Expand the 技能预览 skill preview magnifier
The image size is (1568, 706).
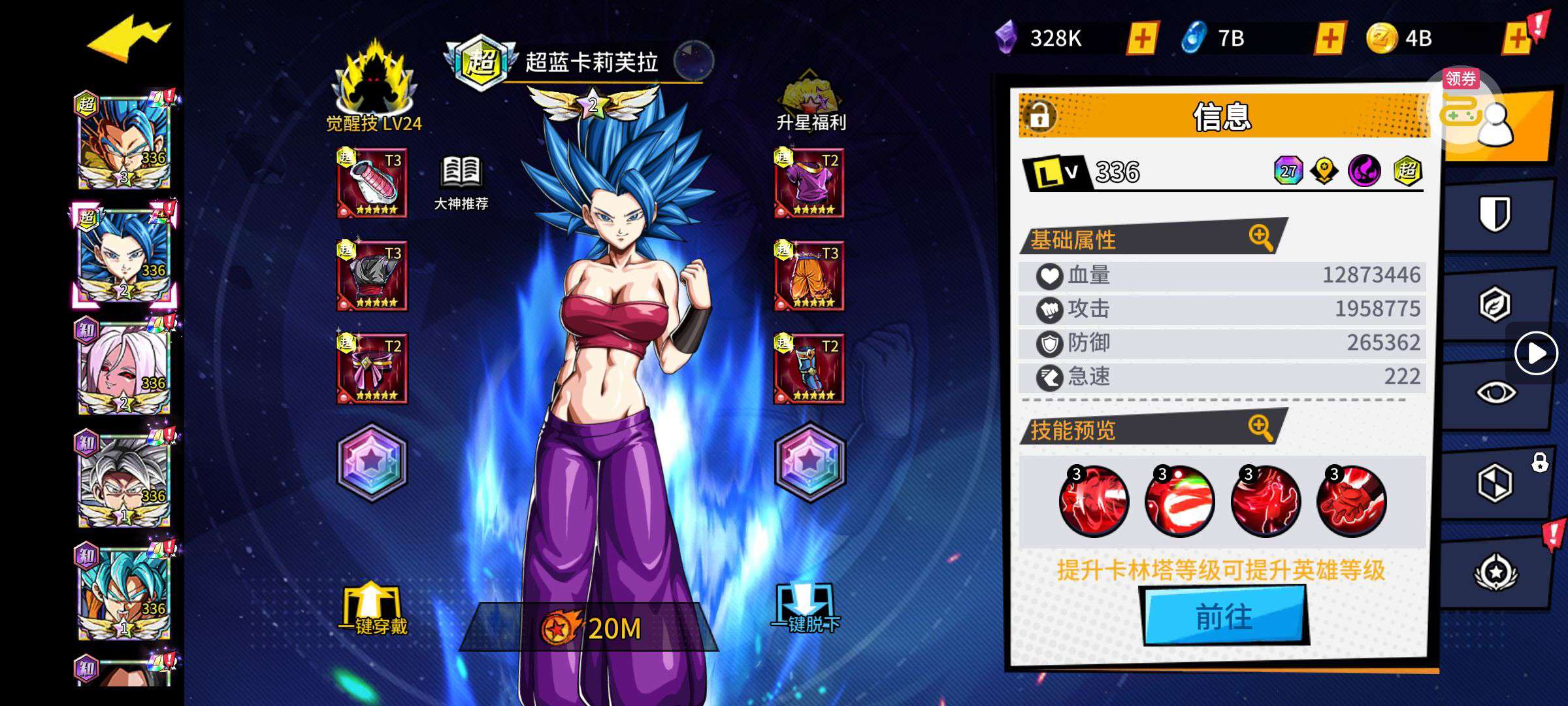click(x=1260, y=428)
